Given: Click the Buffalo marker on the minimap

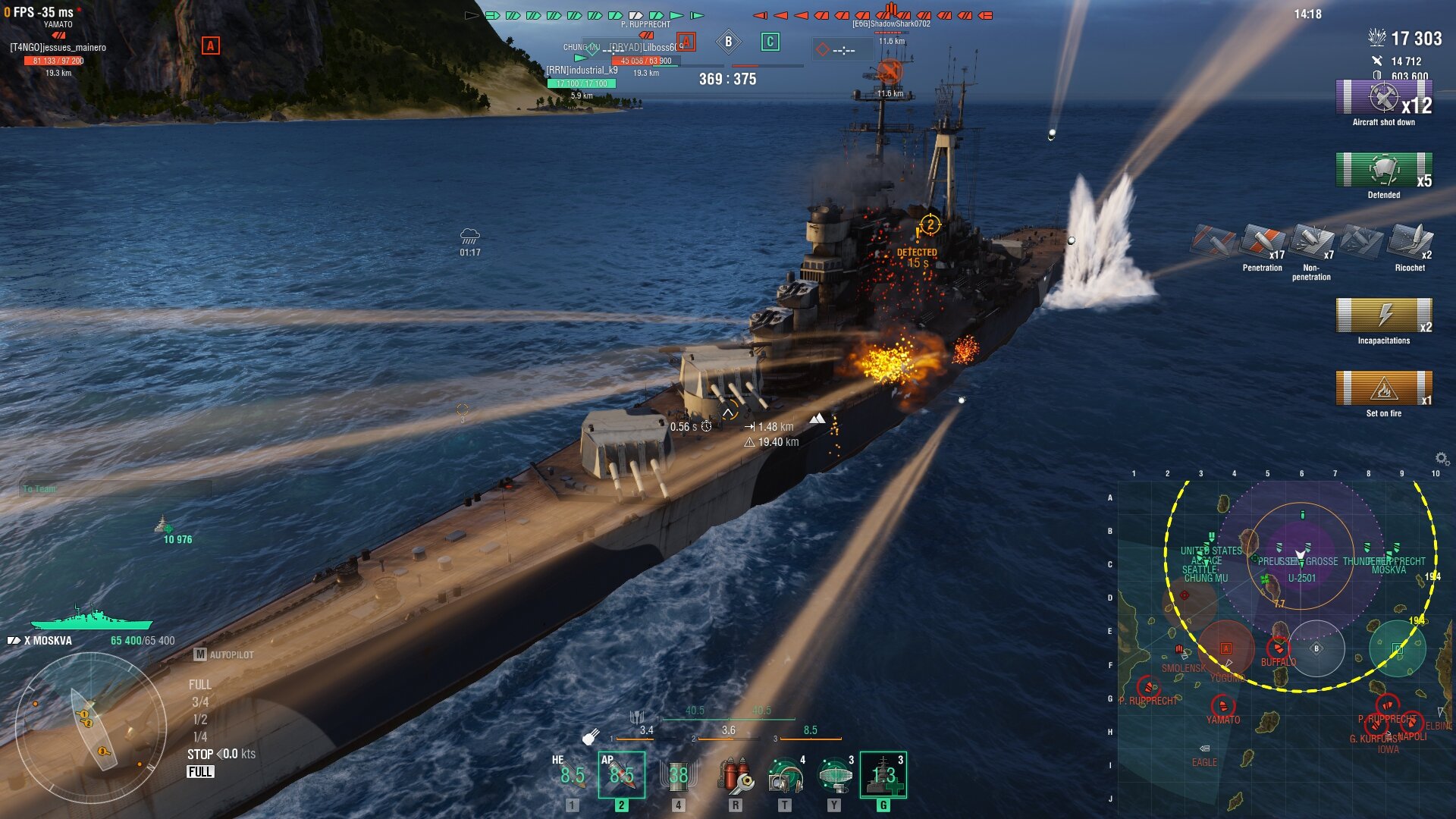Looking at the screenshot, I should (x=1279, y=648).
